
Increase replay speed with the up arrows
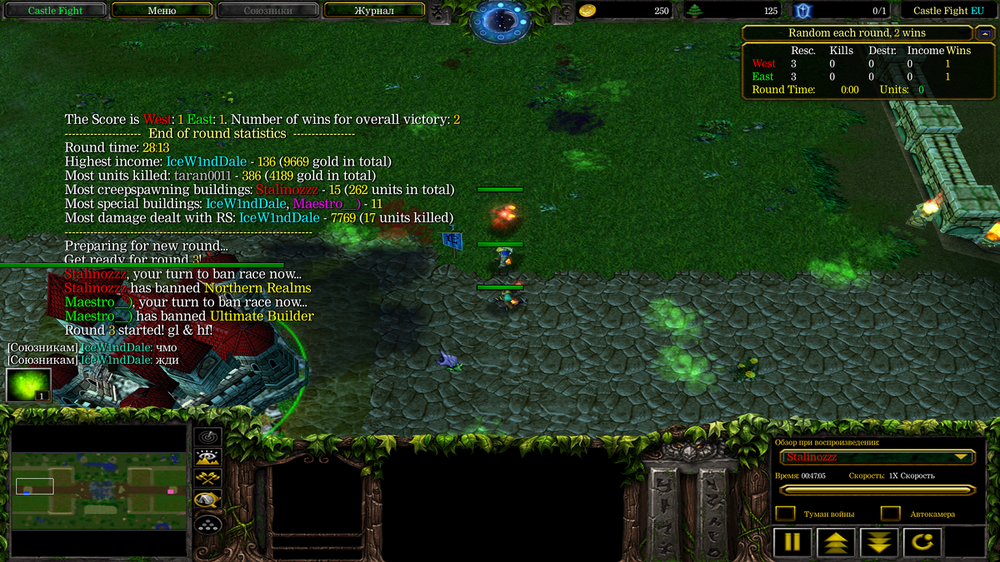(835, 543)
